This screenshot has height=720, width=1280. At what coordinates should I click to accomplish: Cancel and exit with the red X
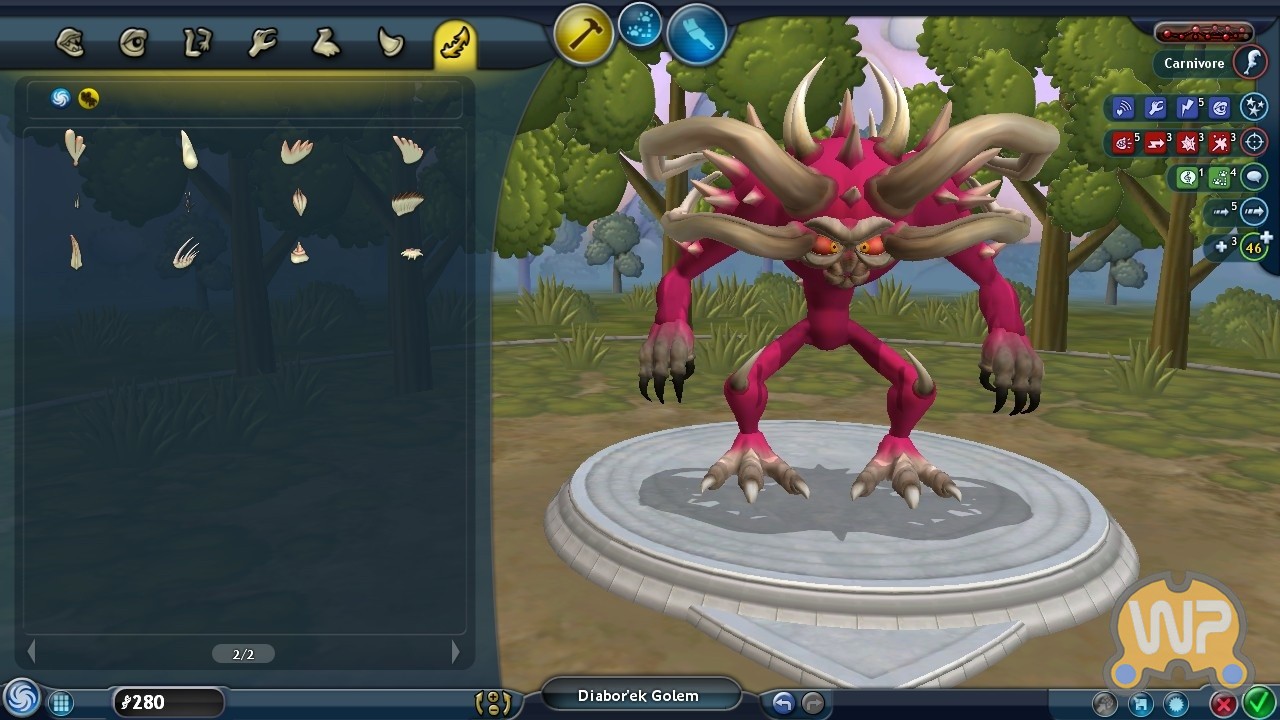pyautogui.click(x=1223, y=704)
